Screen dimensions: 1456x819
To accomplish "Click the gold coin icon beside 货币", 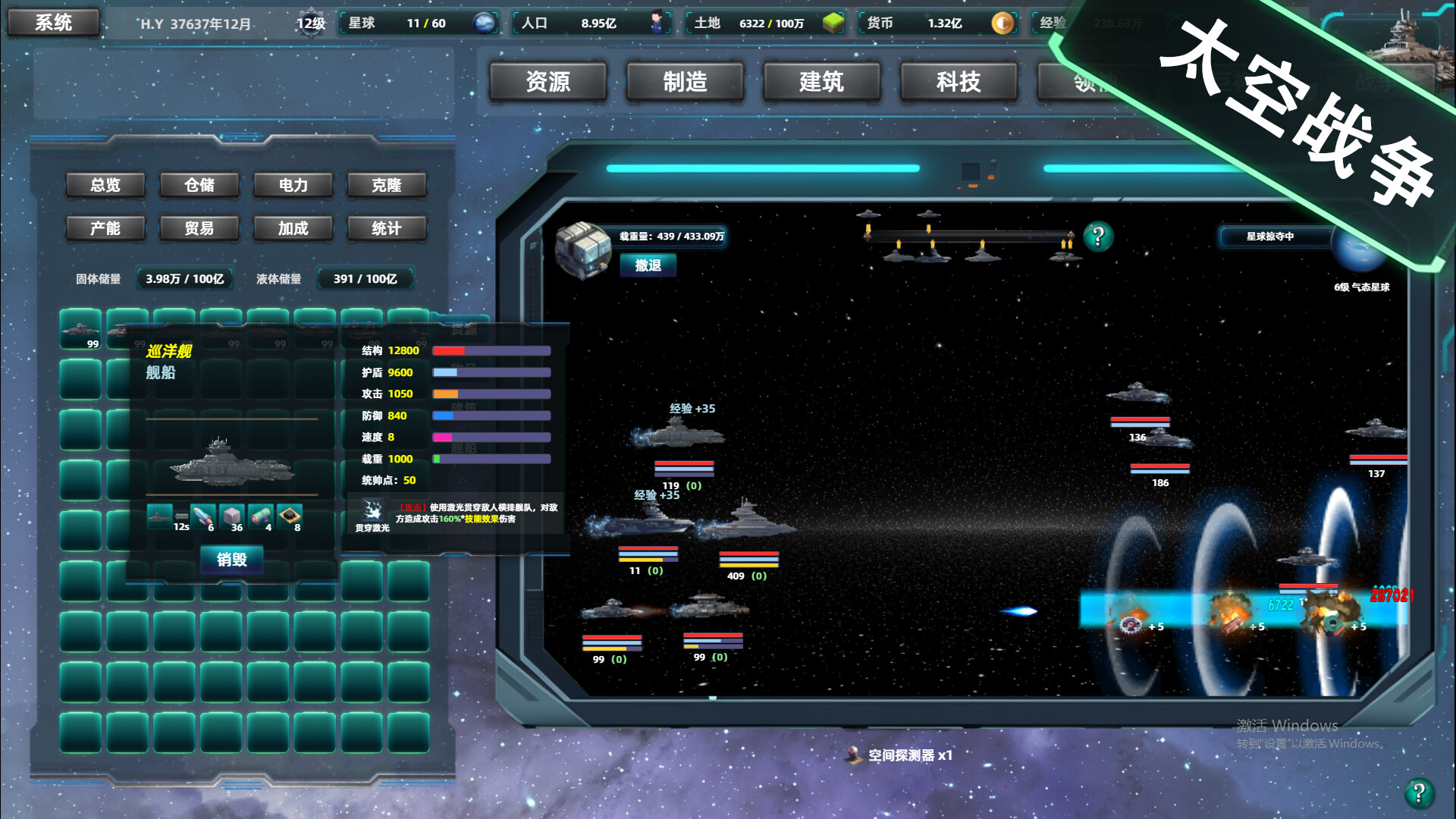I will click(x=1003, y=24).
